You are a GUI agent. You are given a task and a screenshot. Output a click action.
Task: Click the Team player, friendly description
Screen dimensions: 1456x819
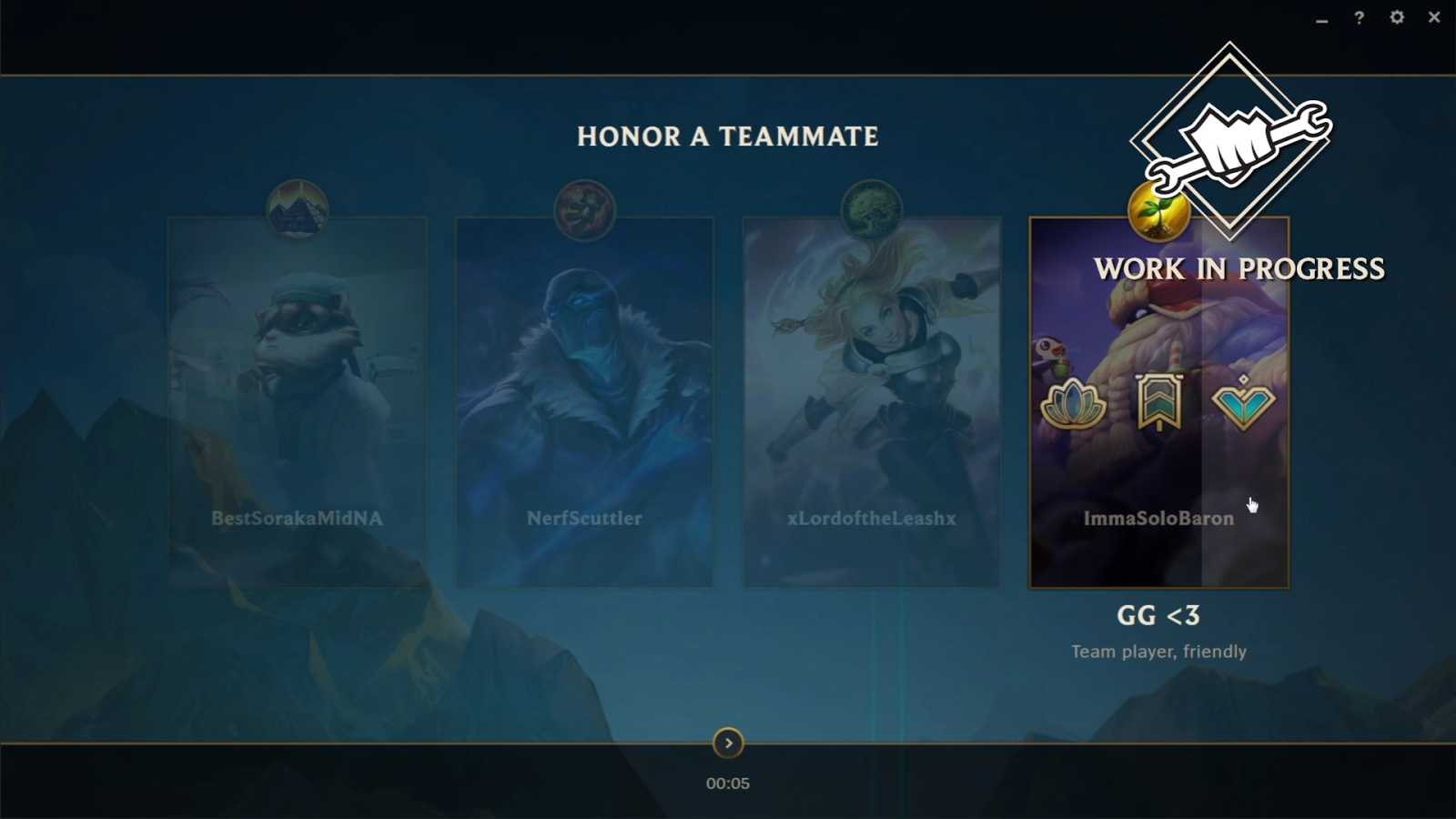pyautogui.click(x=1159, y=652)
